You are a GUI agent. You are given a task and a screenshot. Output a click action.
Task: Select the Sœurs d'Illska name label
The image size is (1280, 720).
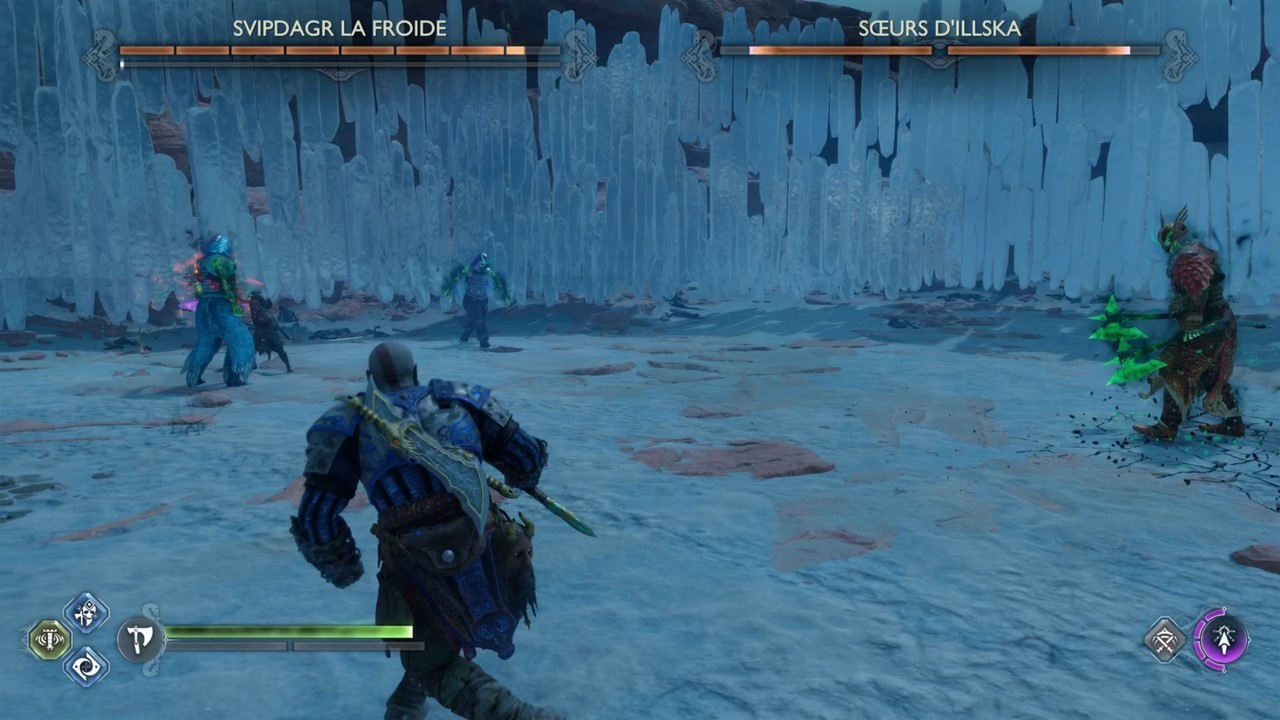[x=940, y=29]
